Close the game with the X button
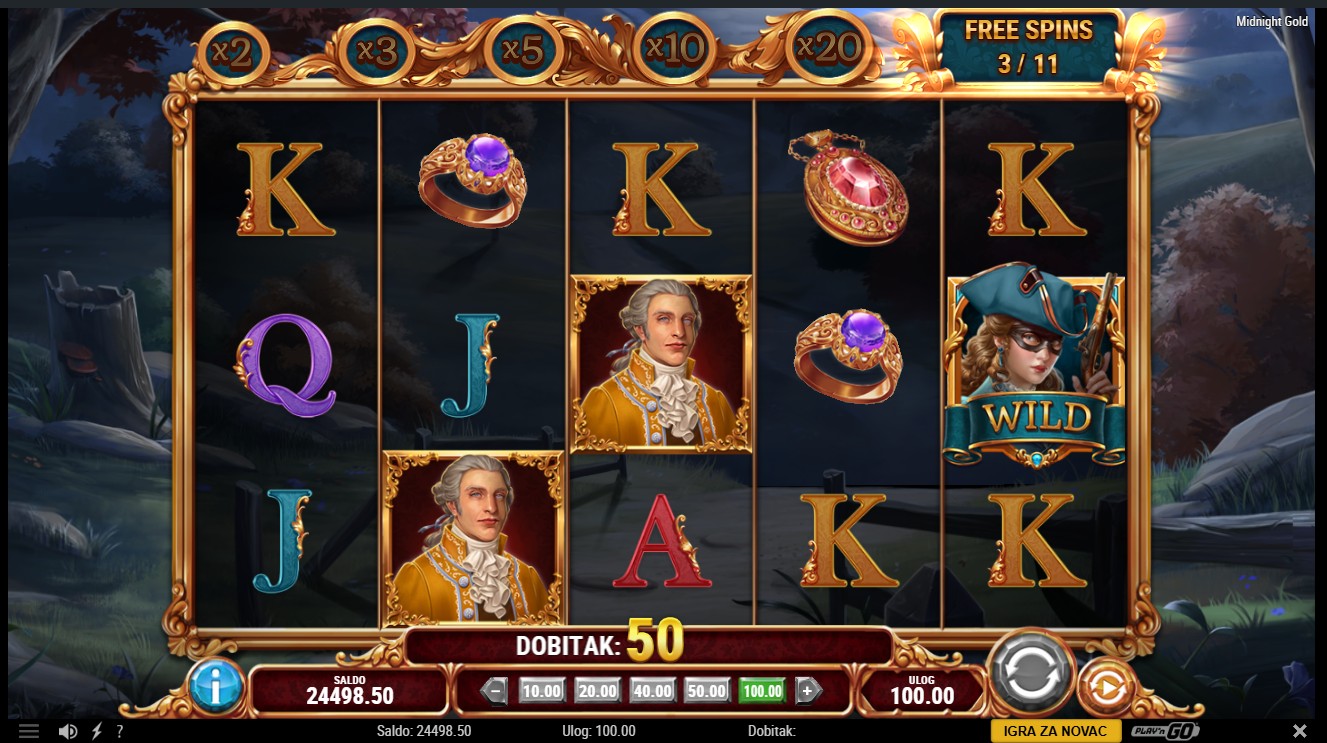Image resolution: width=1327 pixels, height=743 pixels. (x=1299, y=731)
